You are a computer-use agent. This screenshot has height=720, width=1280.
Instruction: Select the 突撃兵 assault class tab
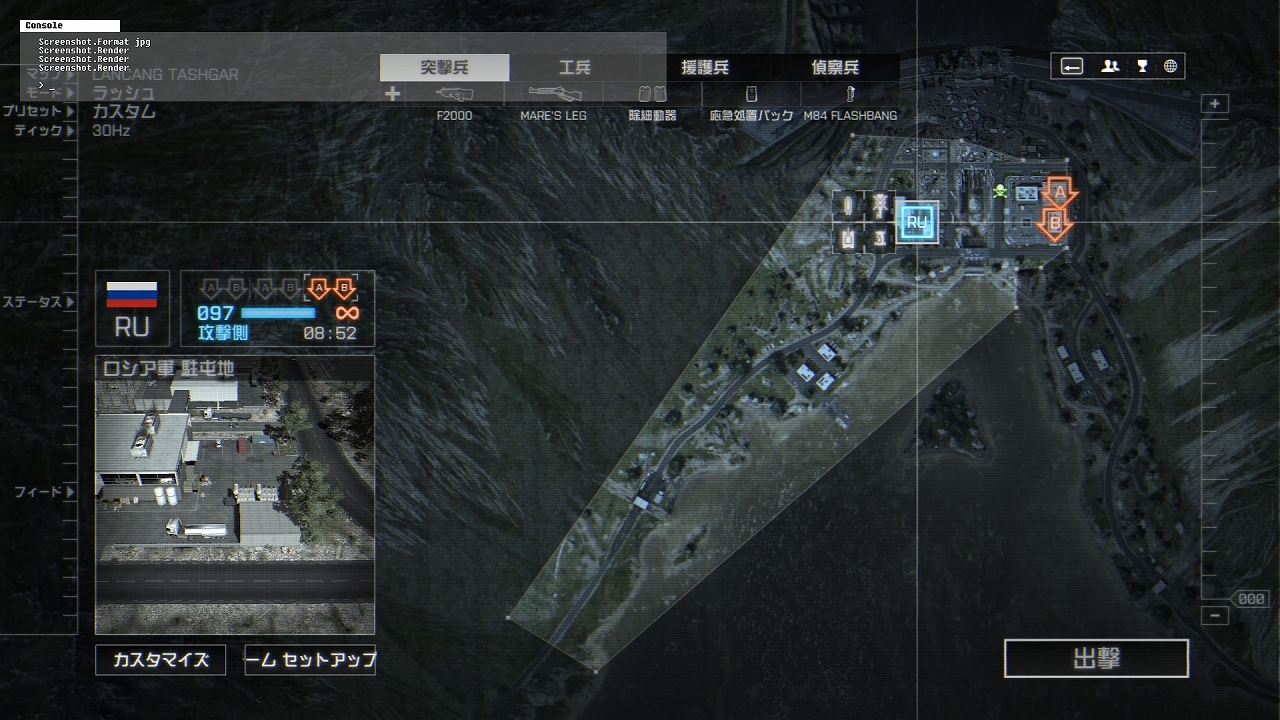(x=444, y=68)
